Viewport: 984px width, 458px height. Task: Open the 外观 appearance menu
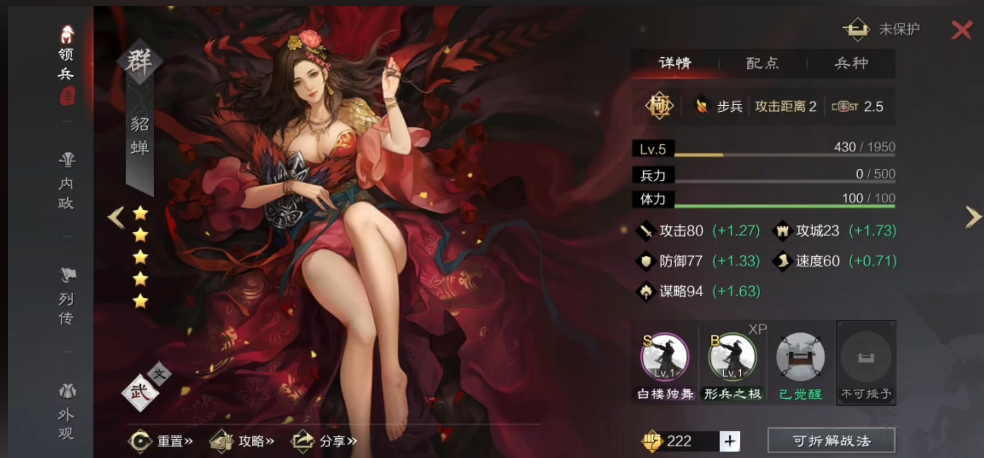click(67, 408)
